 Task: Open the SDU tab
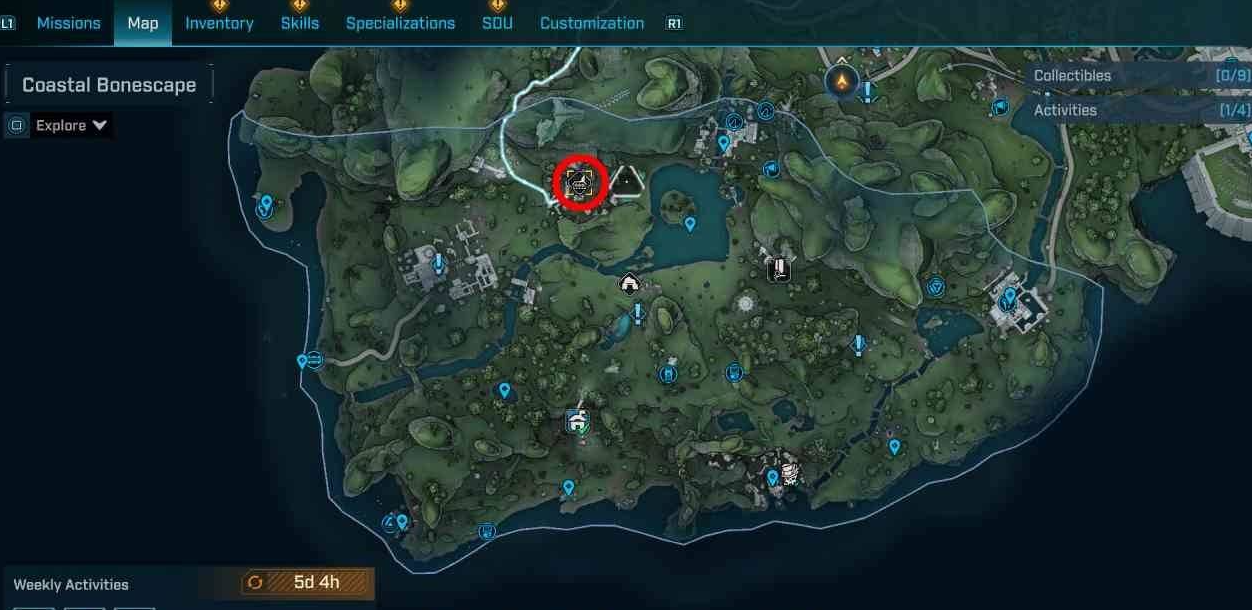[x=497, y=23]
